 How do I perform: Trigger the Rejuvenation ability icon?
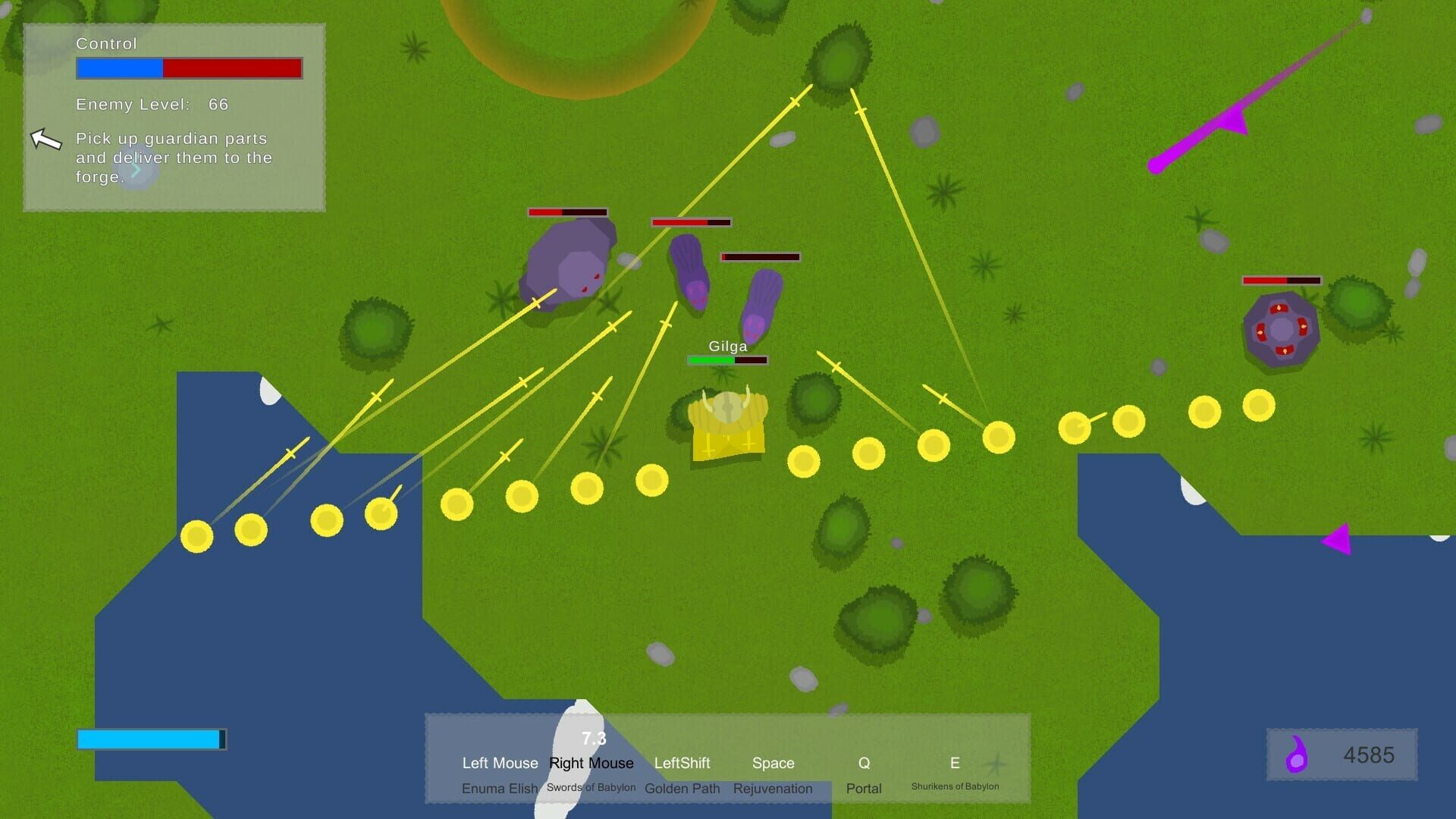click(773, 789)
